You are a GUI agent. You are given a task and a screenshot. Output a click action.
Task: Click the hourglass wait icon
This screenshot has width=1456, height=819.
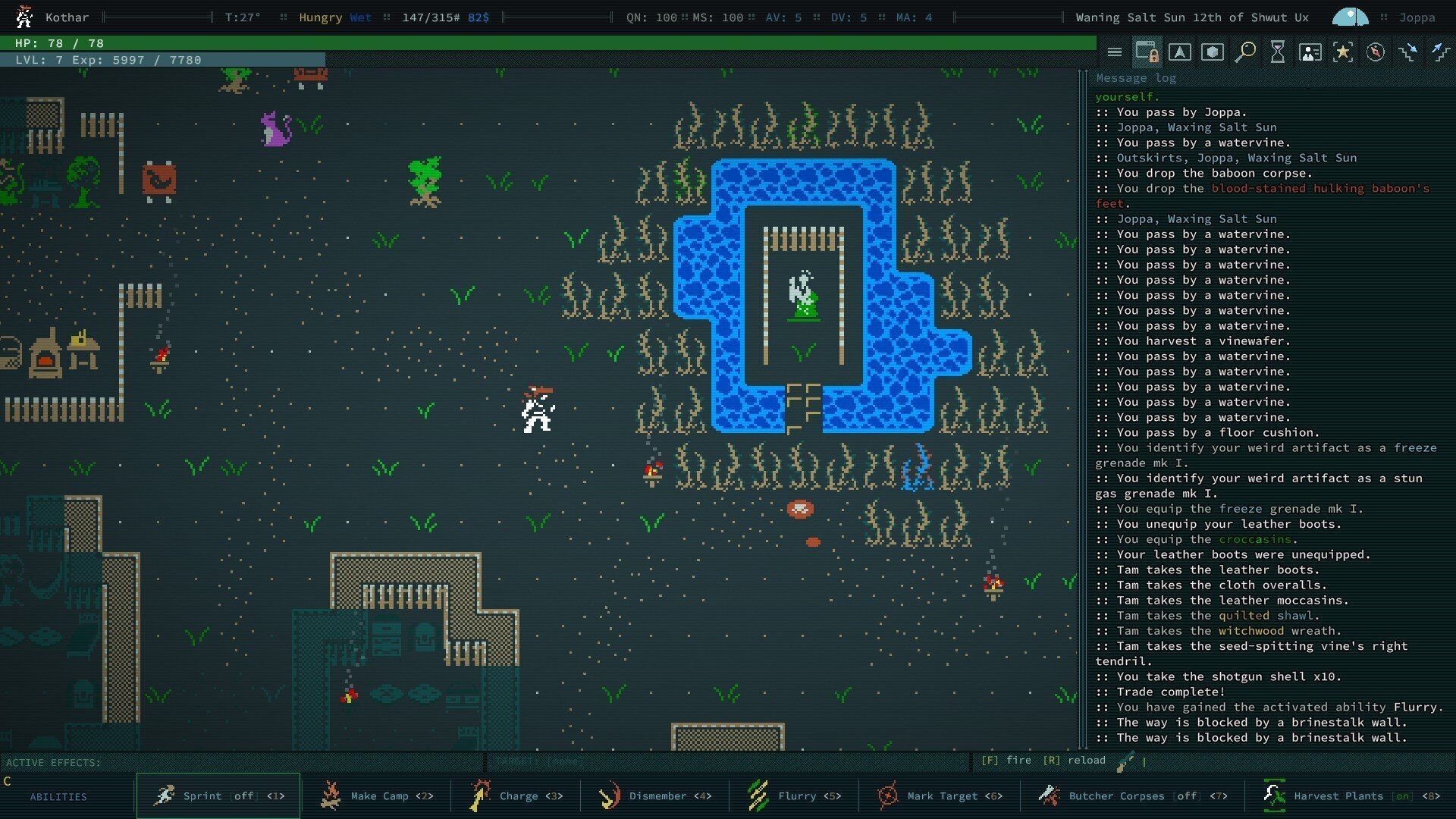(x=1278, y=52)
